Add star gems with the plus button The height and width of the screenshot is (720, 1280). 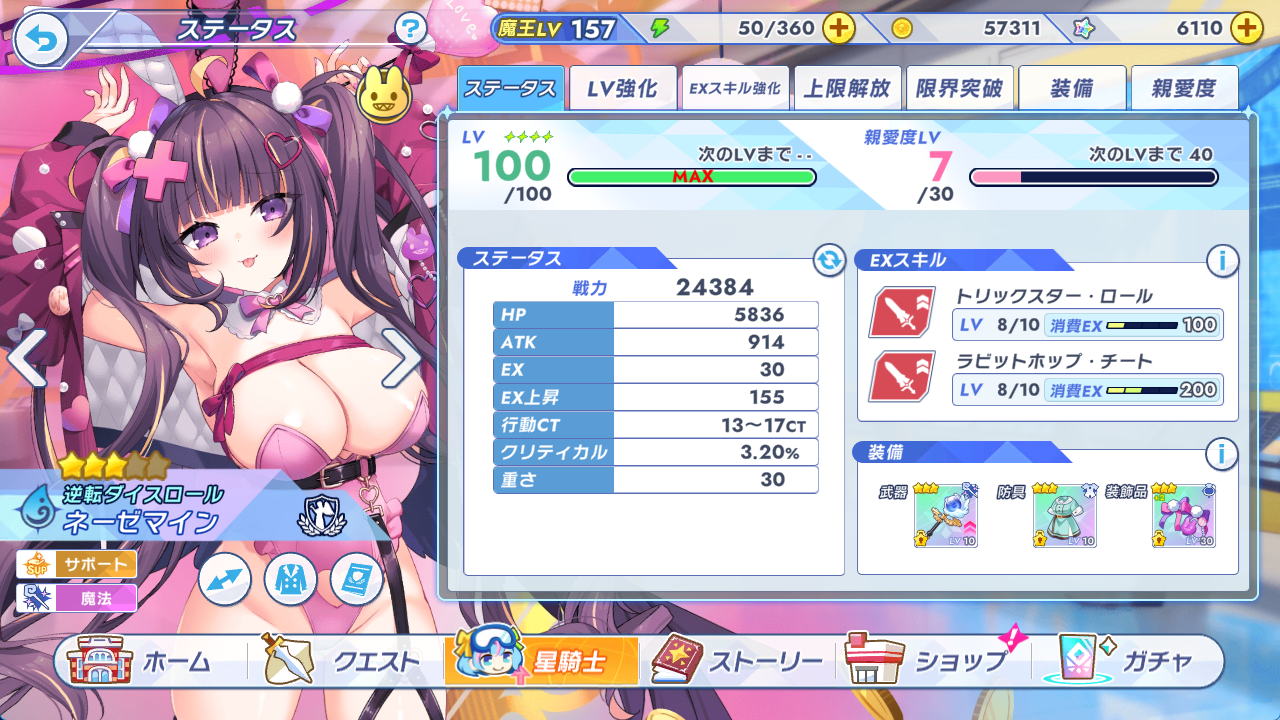1246,28
